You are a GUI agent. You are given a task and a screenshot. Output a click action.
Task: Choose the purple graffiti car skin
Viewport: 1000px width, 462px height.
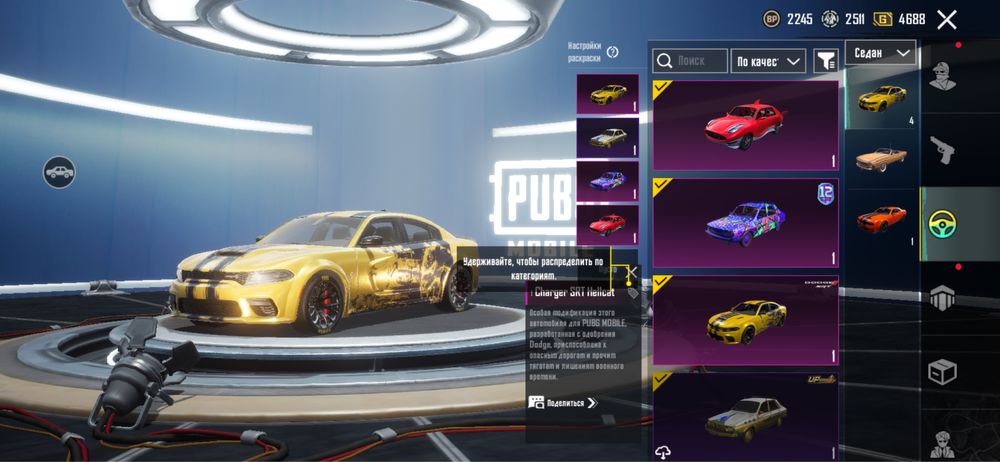pos(745,223)
